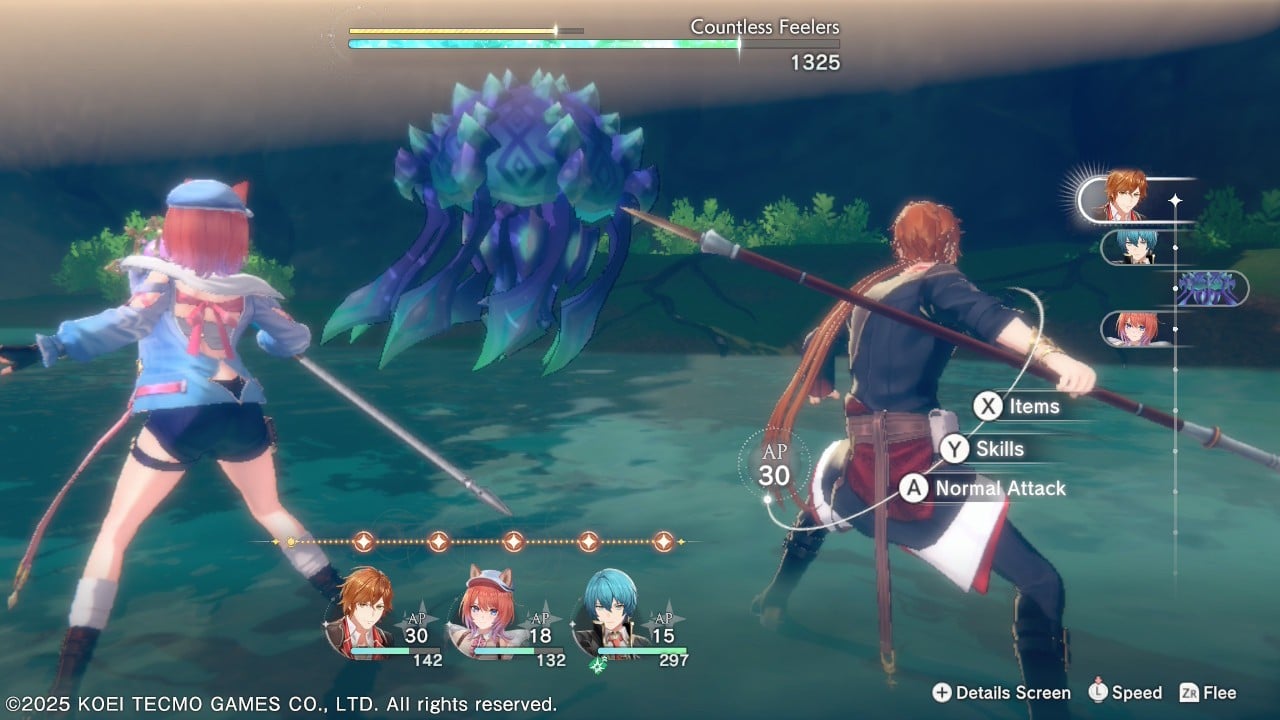This screenshot has height=720, width=1280.
Task: Click the red-haired girl portrait in turn order
Action: click(1136, 329)
